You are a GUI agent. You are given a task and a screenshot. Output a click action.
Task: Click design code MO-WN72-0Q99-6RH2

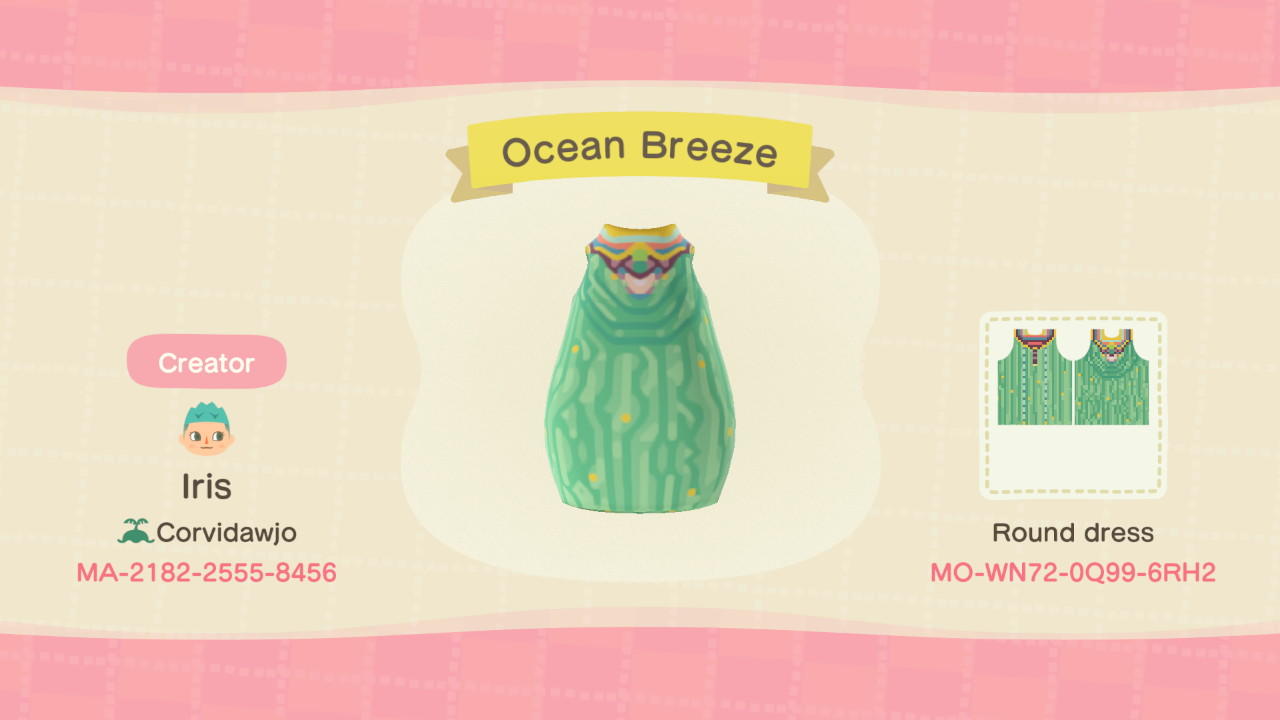1075,573
